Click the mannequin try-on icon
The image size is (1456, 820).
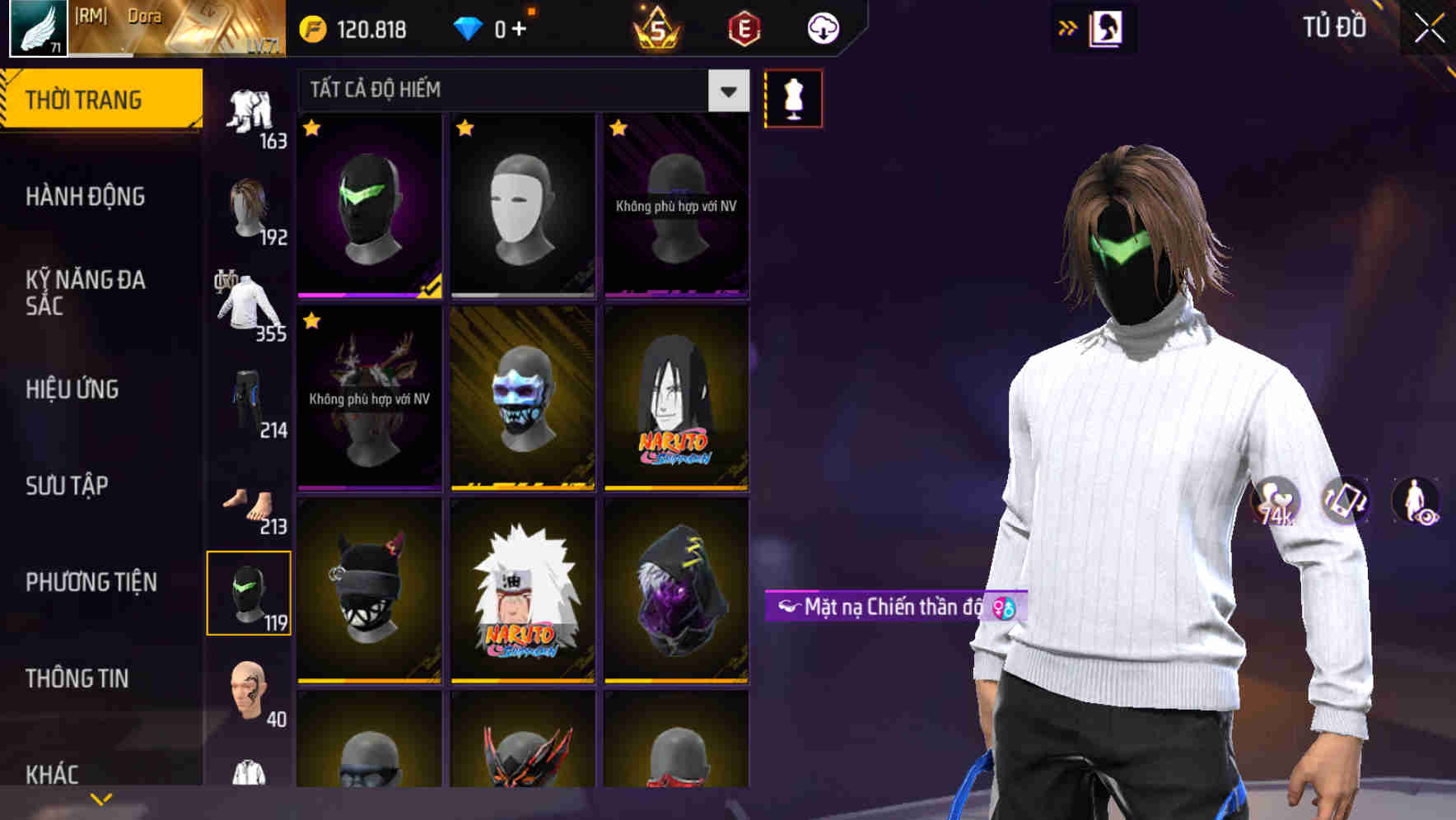[794, 96]
